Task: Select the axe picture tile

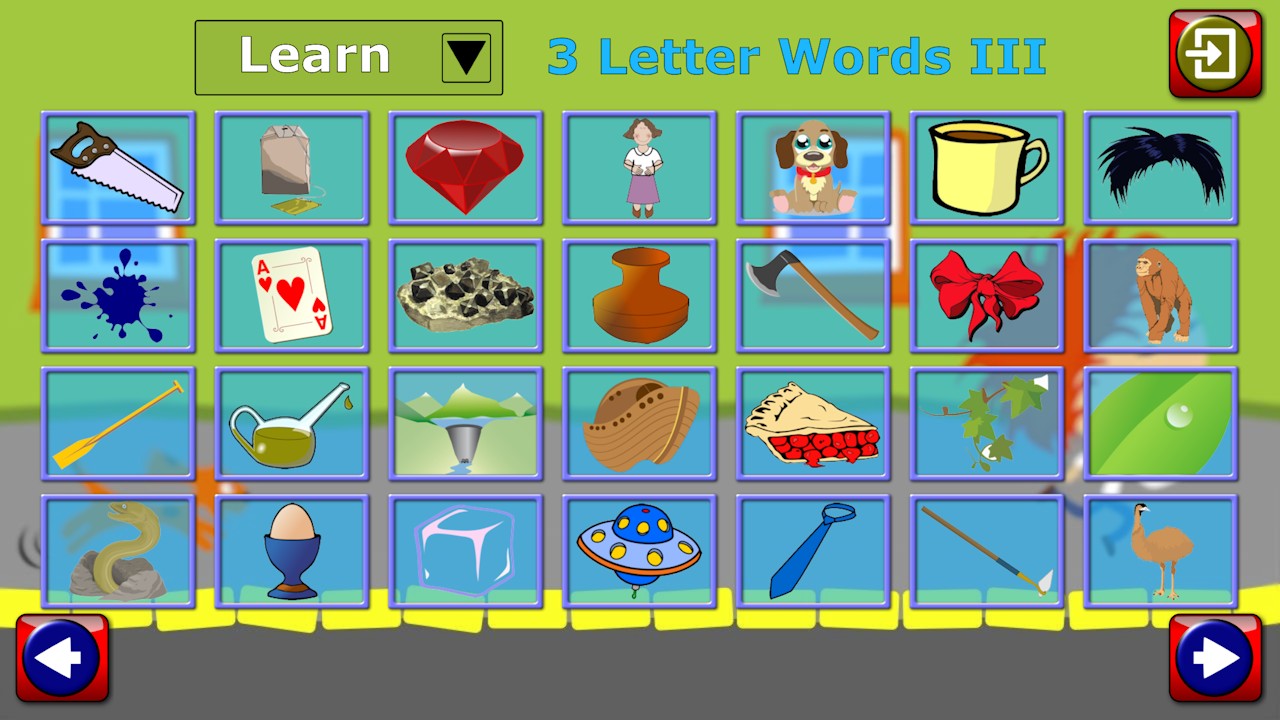Action: (x=813, y=294)
